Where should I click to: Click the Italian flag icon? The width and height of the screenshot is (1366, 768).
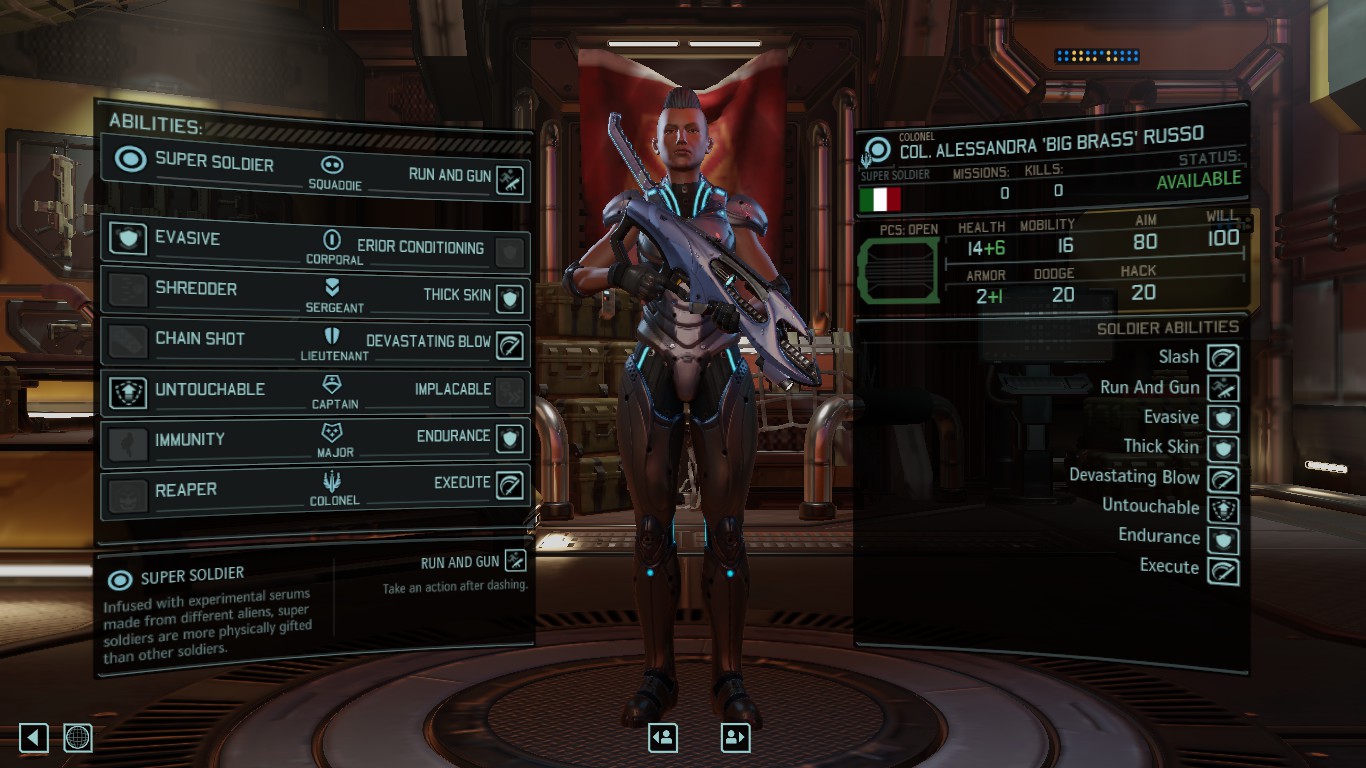point(879,200)
